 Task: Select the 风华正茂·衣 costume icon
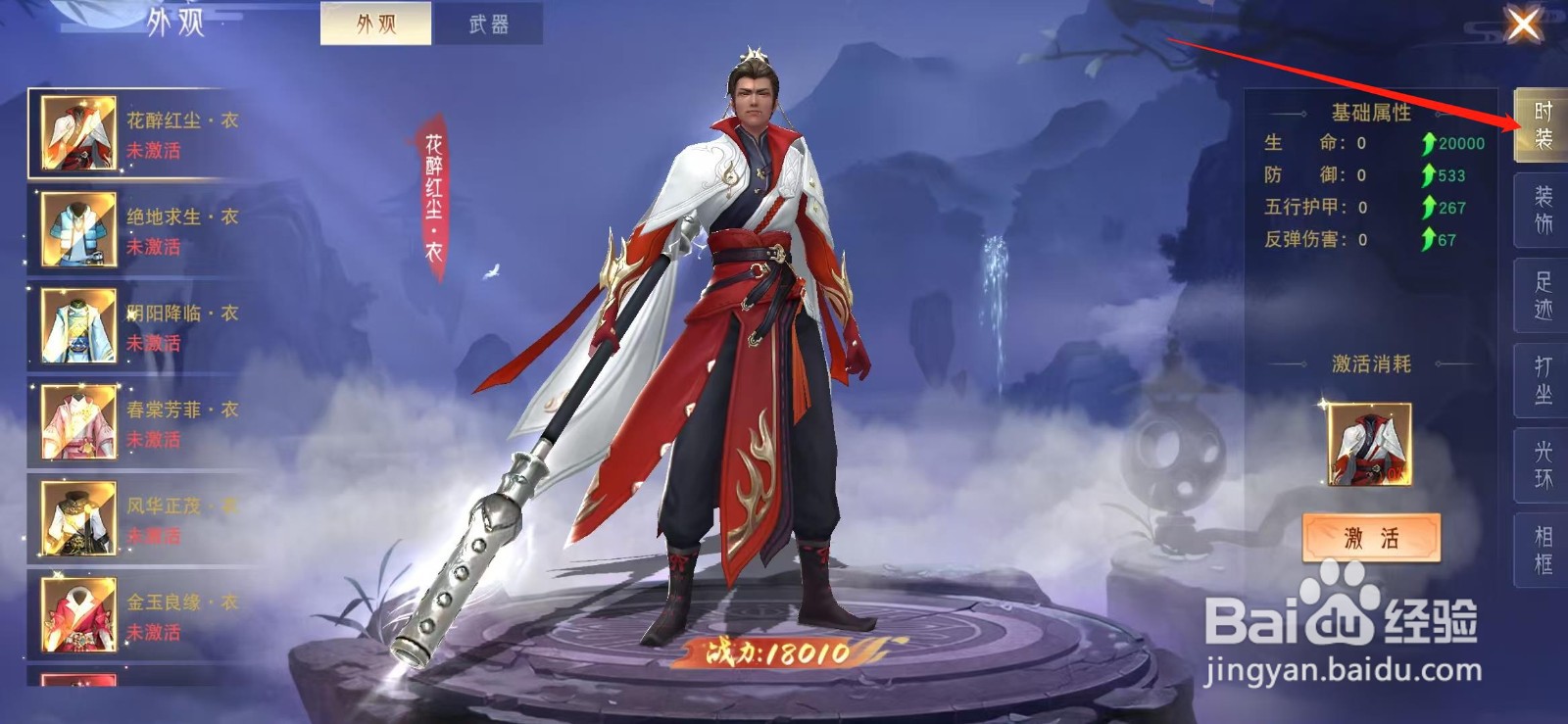pyautogui.click(x=80, y=516)
